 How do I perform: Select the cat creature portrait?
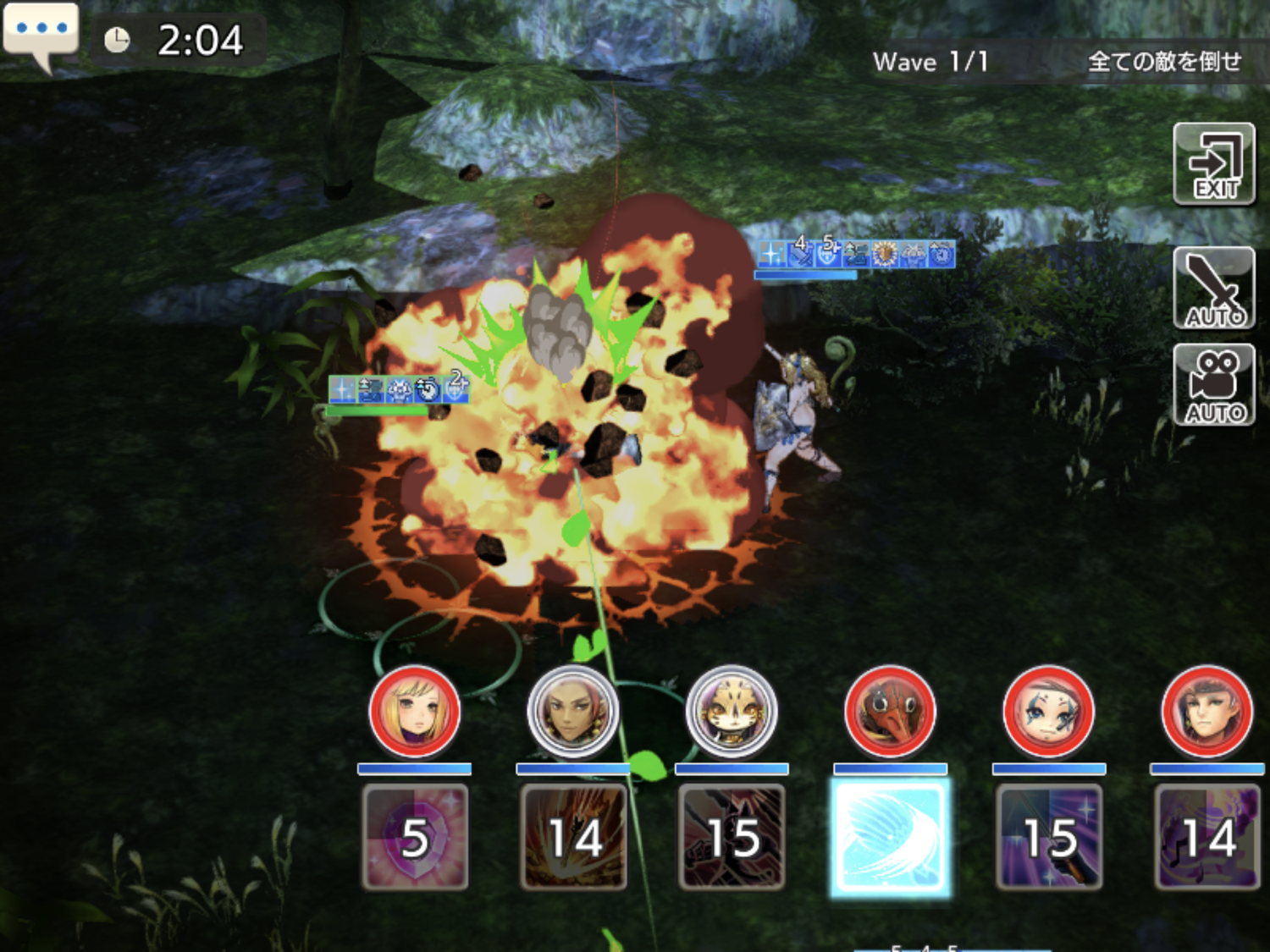click(x=732, y=712)
